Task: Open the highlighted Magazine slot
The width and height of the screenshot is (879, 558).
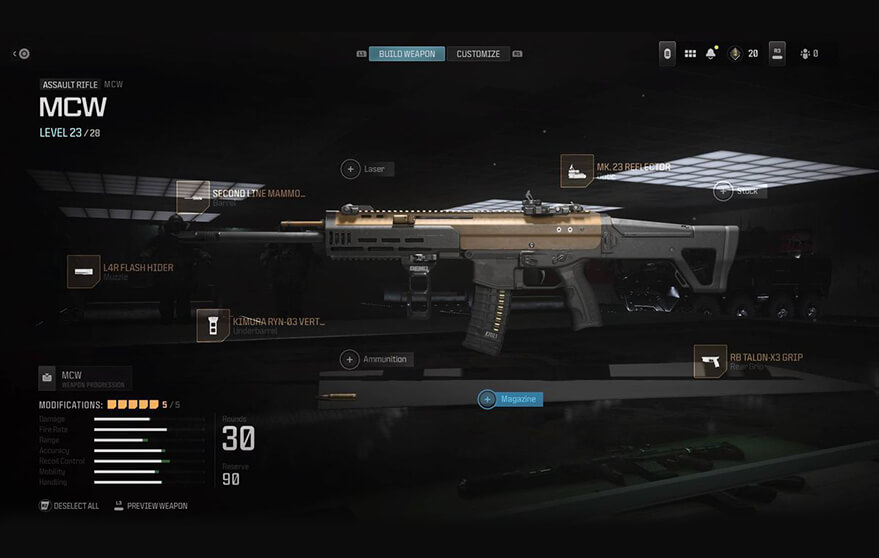Action: (x=510, y=399)
